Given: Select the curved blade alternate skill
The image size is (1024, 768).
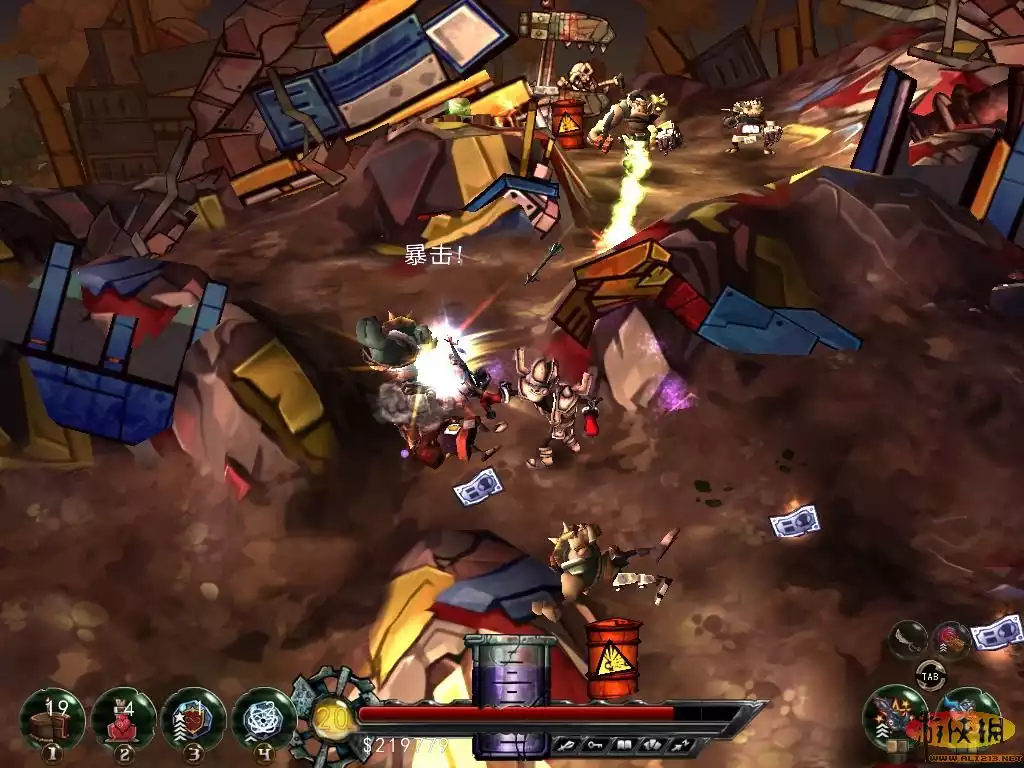Looking at the screenshot, I should tap(909, 639).
